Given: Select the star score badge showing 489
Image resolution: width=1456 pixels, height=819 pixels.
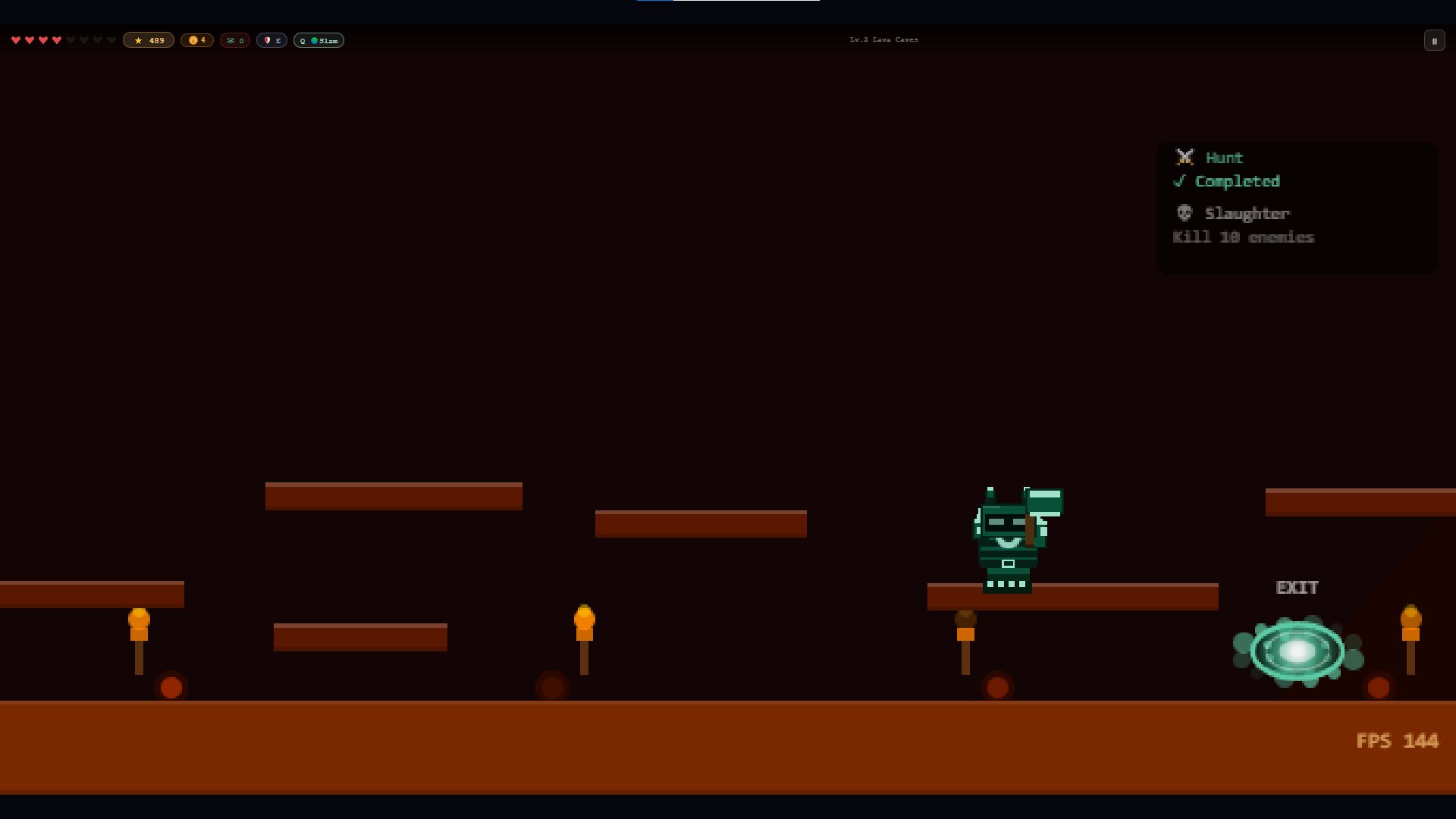Looking at the screenshot, I should click(149, 40).
